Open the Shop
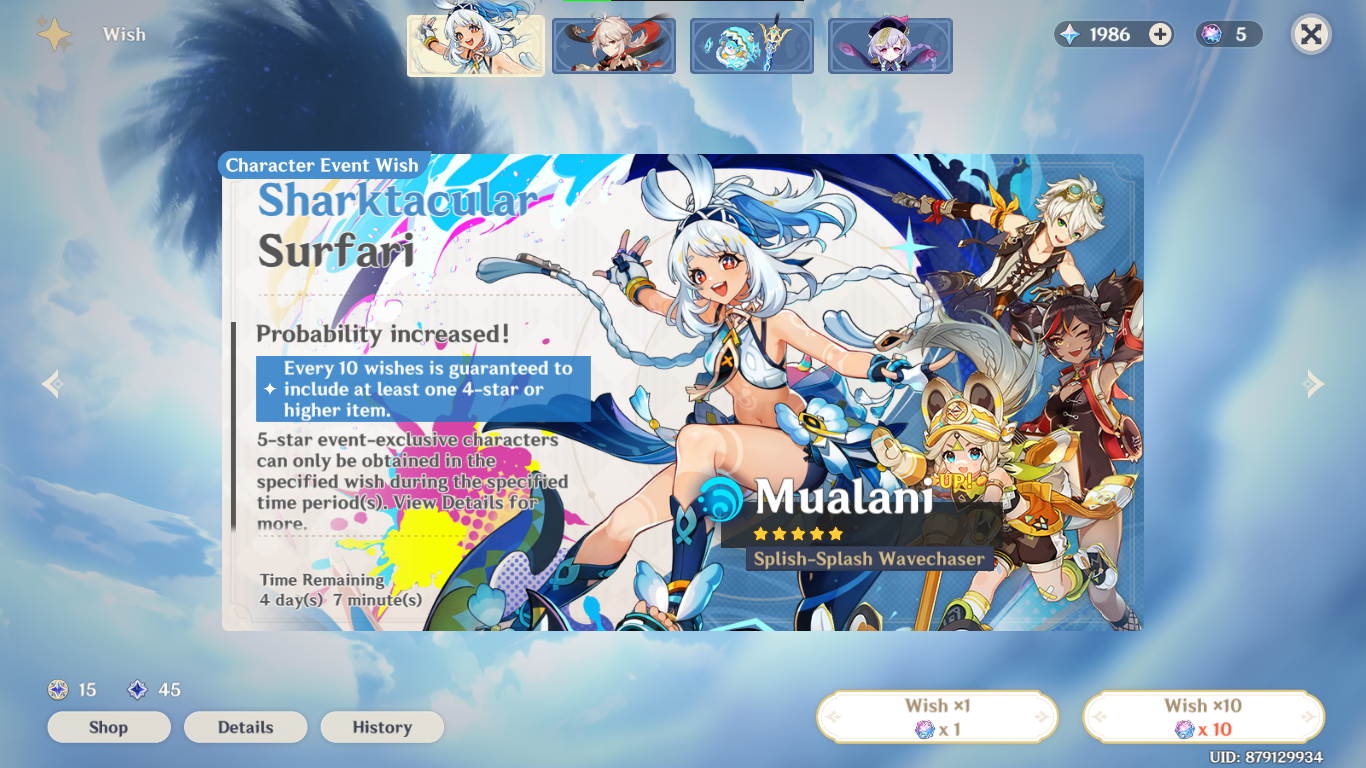Screen dimensions: 1366x768 (109, 727)
